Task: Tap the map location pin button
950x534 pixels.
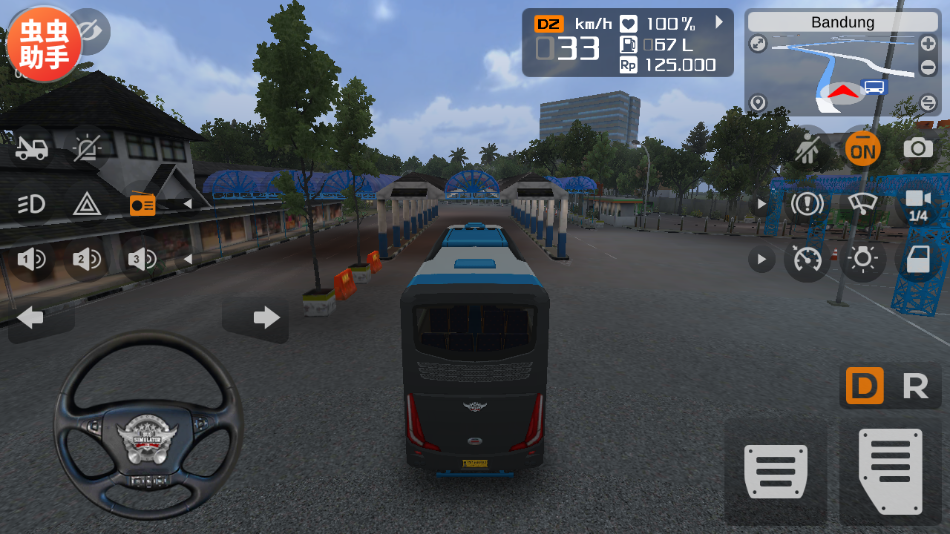Action: 758,102
